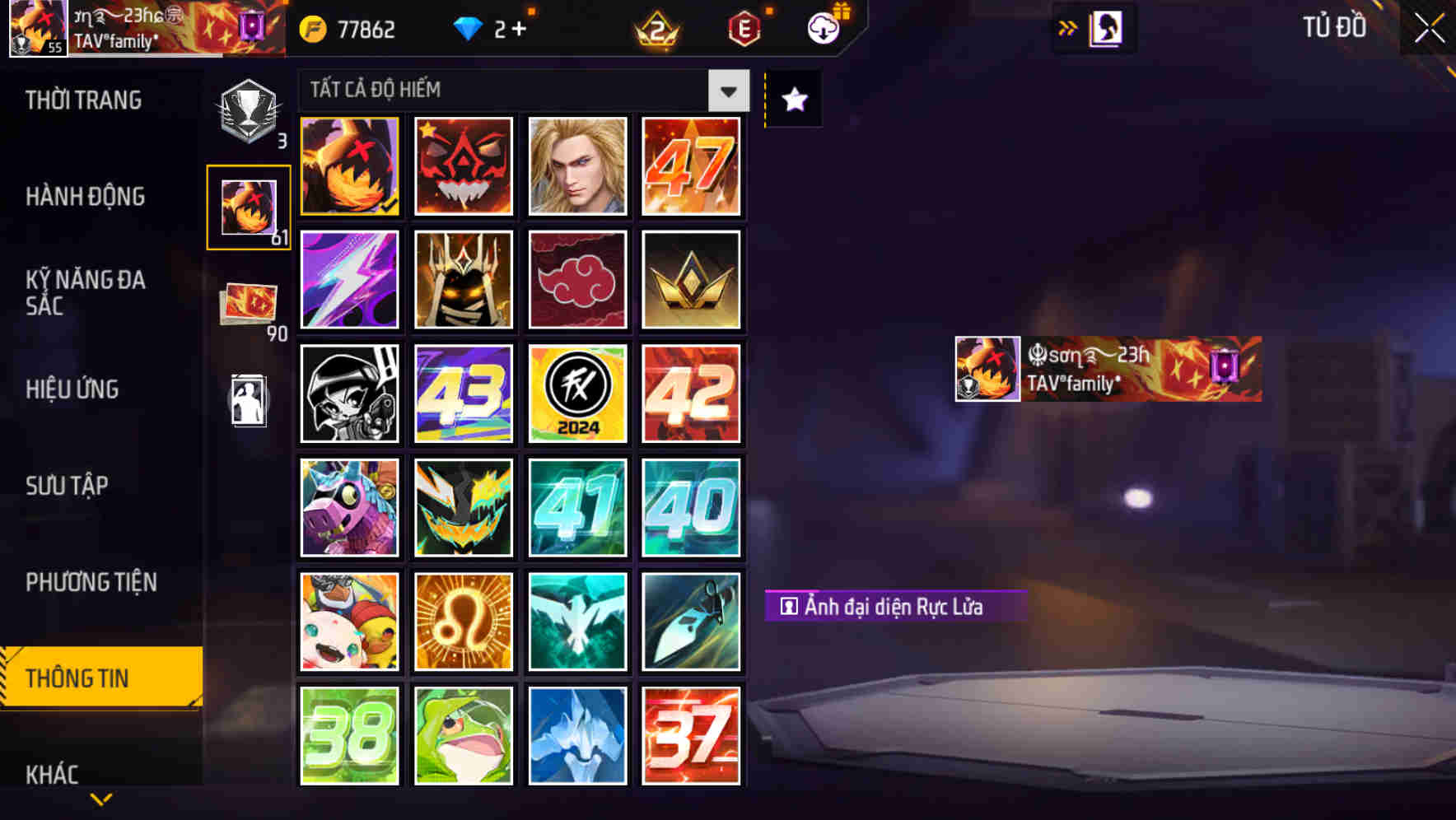Screen dimensions: 1456x820
Task: Expand the left sidebar with the down chevron
Action: tap(100, 799)
